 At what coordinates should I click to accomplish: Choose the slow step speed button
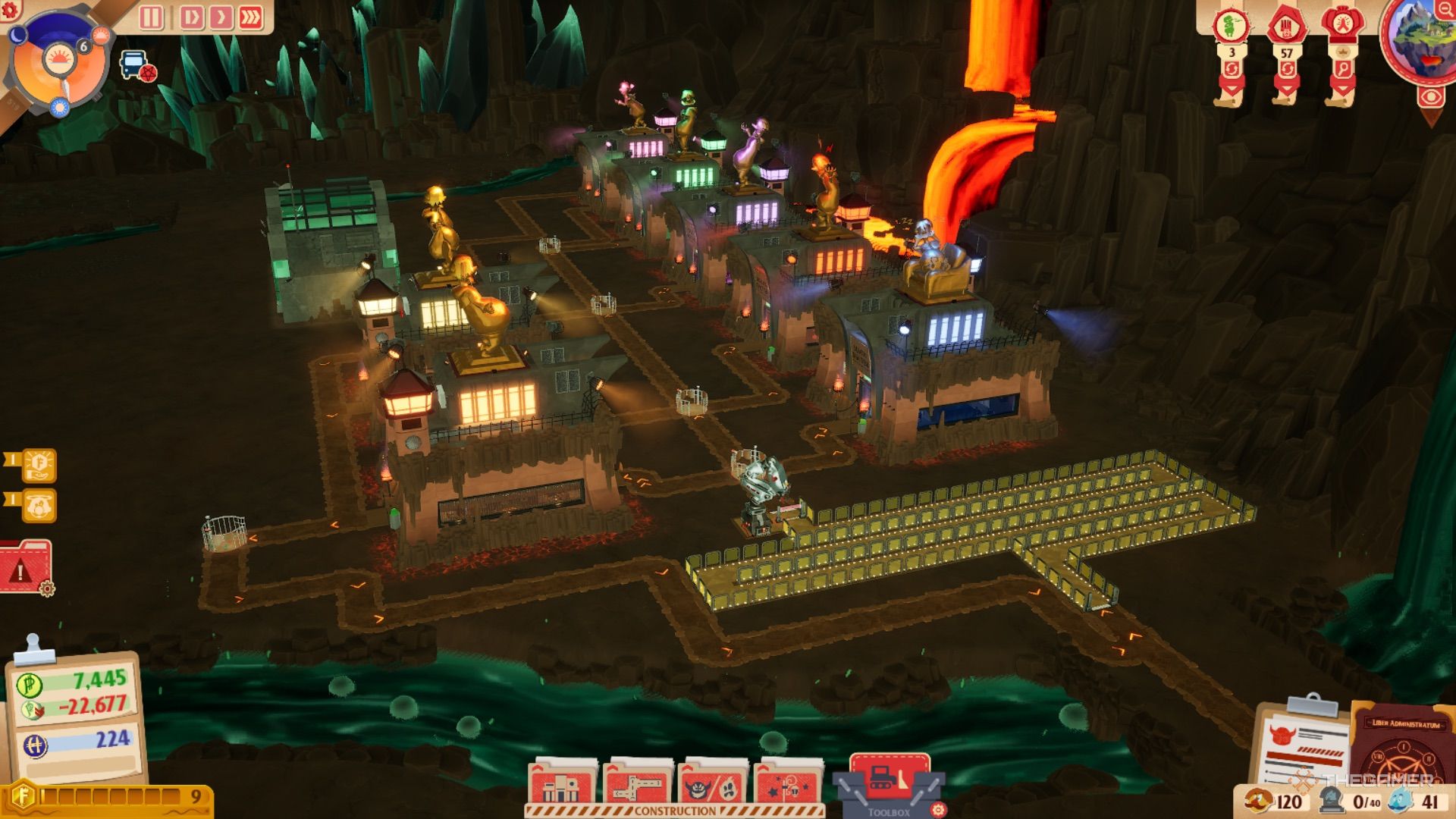(191, 17)
